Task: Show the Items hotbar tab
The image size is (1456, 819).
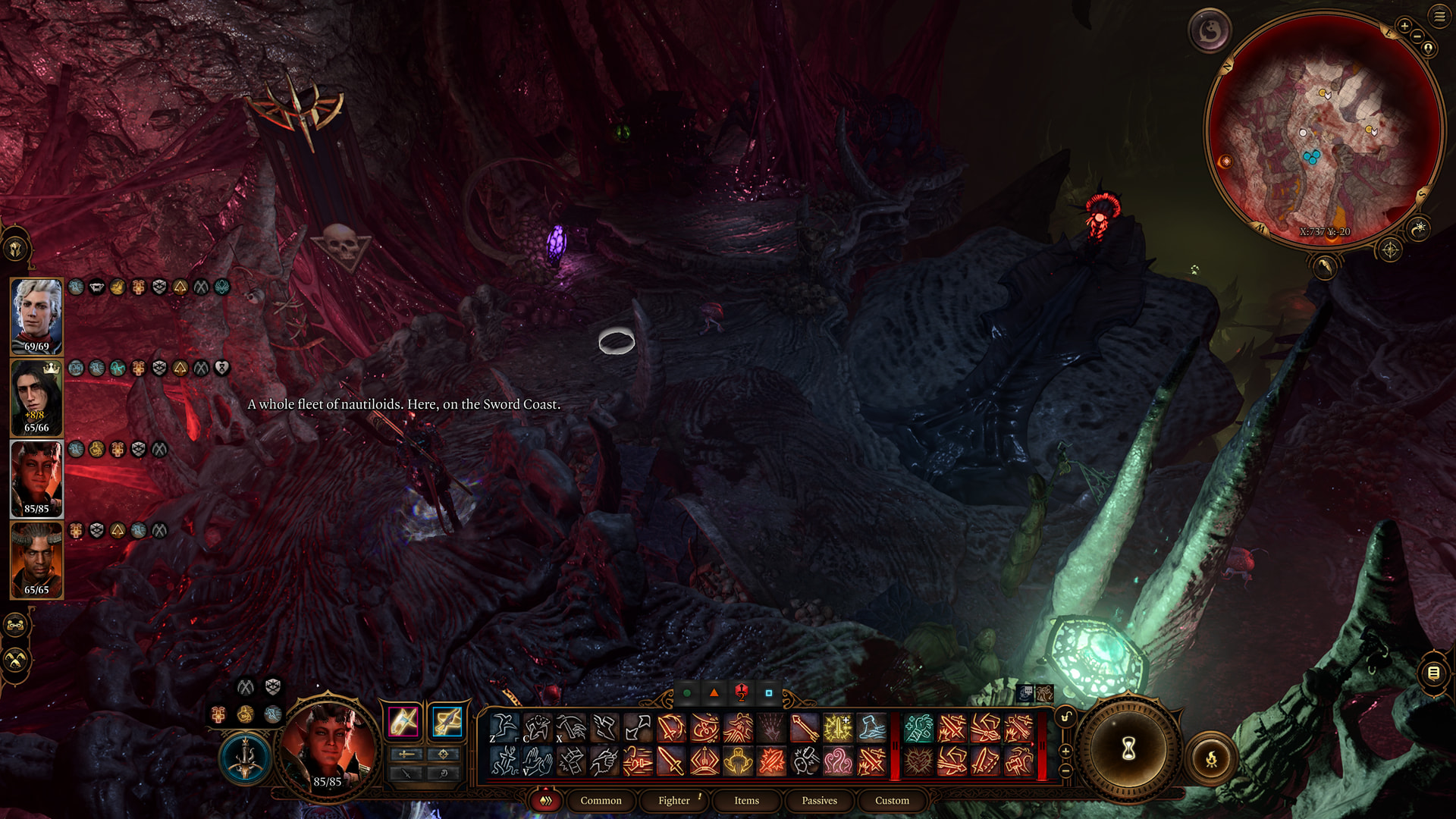Action: tap(746, 800)
